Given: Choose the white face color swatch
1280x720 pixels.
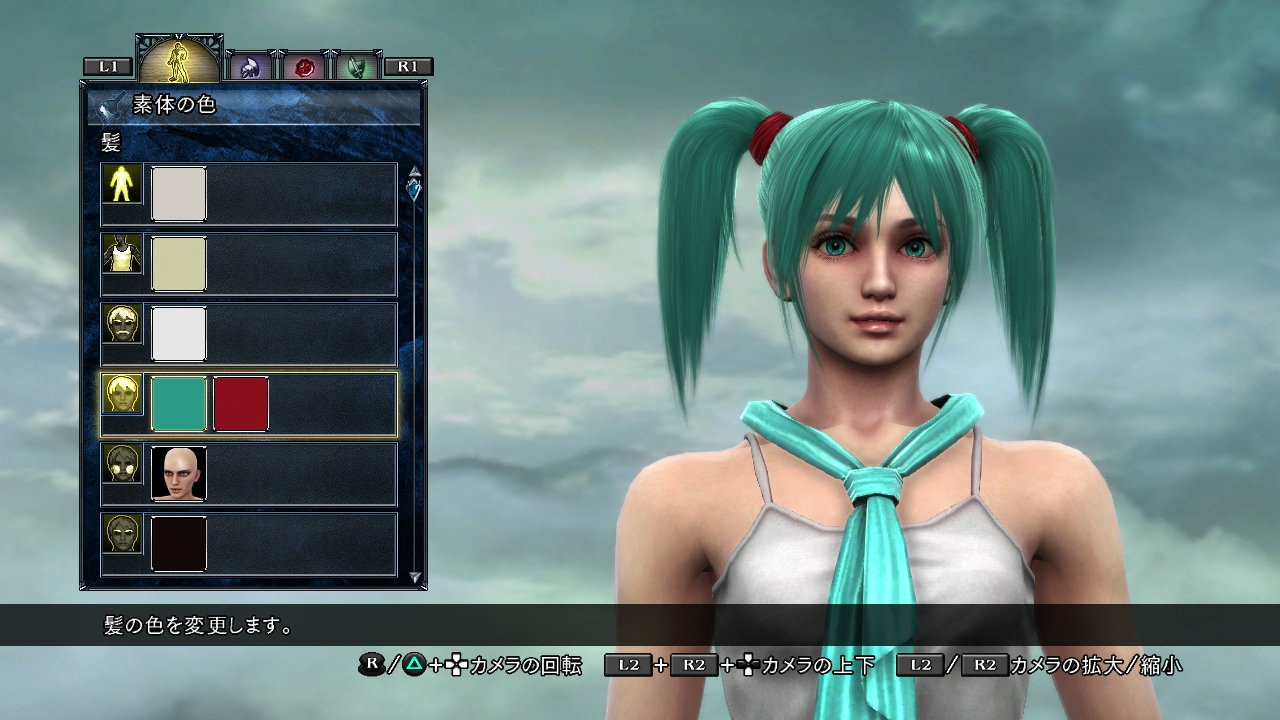Looking at the screenshot, I should 179,334.
